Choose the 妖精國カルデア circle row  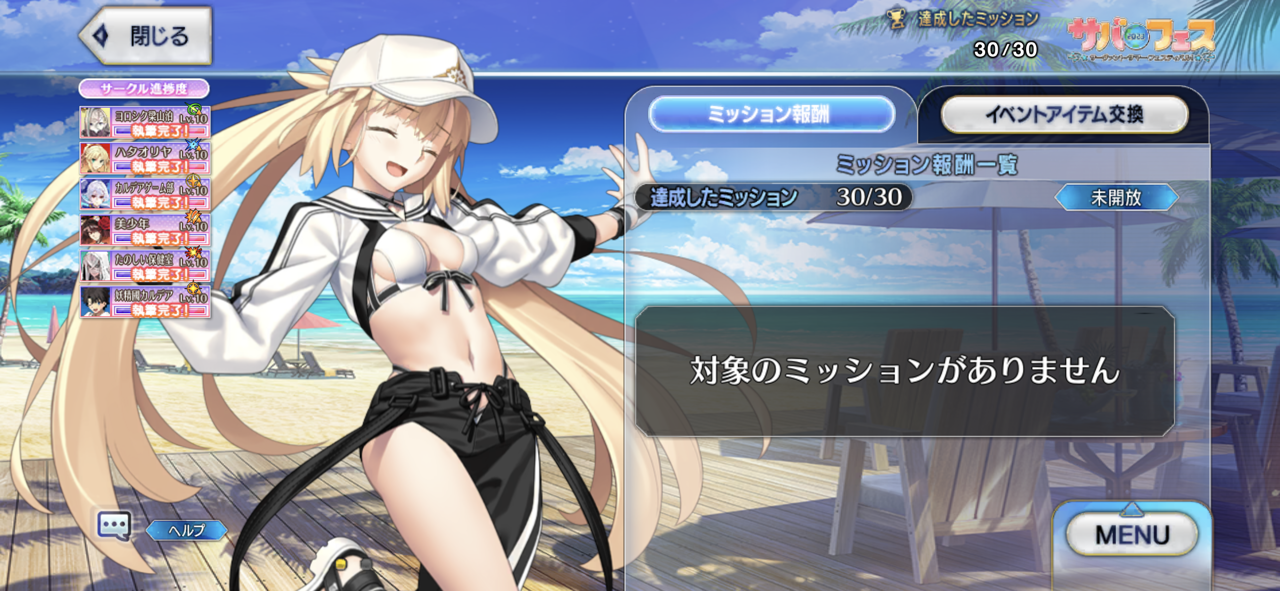click(x=146, y=301)
